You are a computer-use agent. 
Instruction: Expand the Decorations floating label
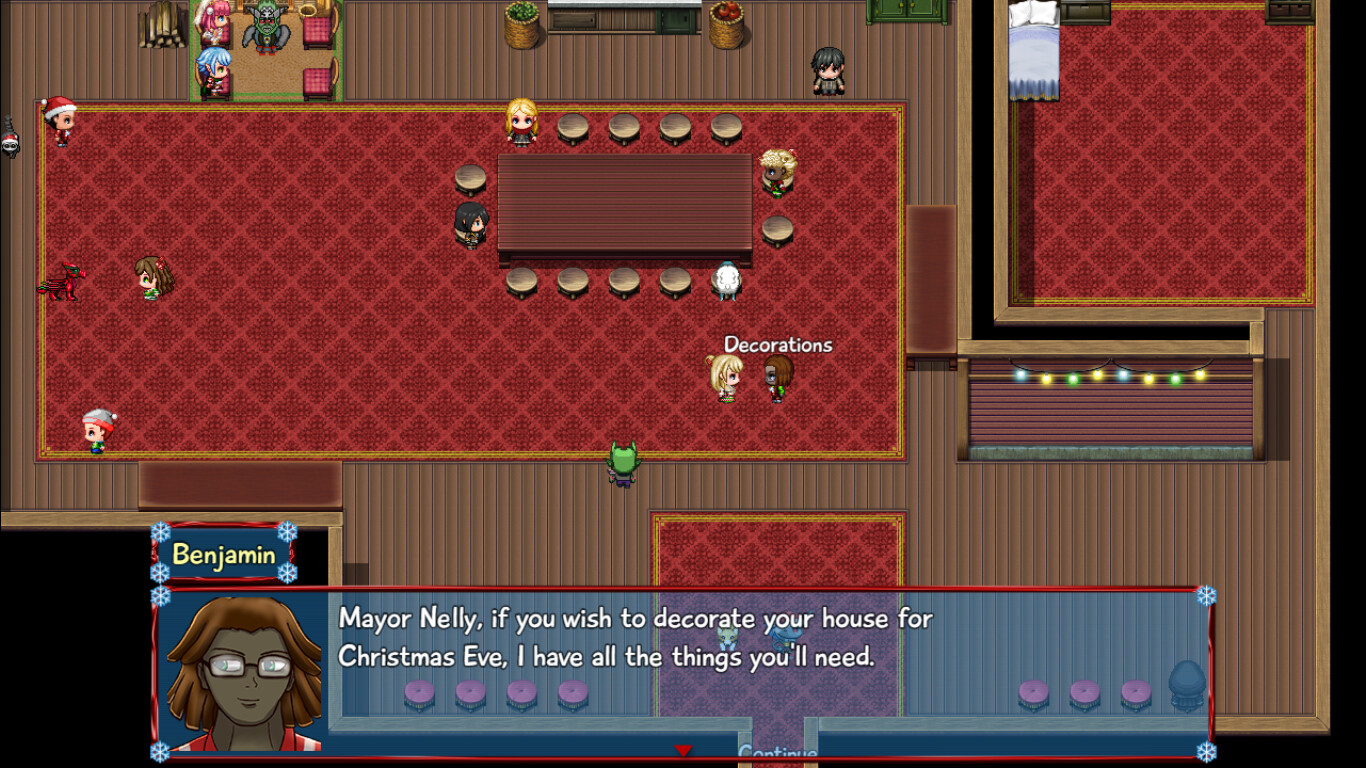coord(777,345)
